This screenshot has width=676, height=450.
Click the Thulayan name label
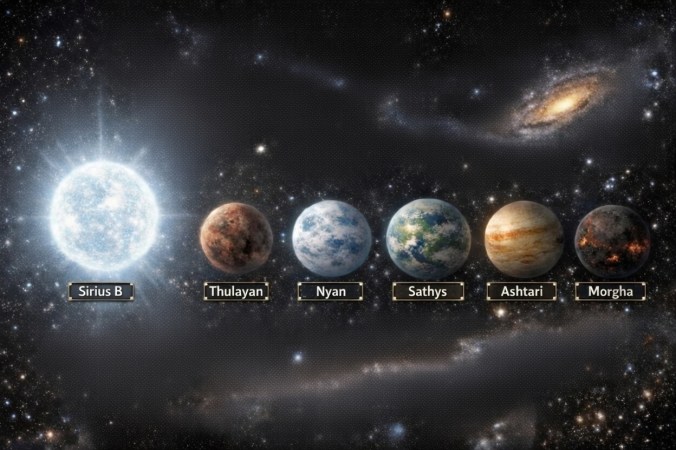236,291
